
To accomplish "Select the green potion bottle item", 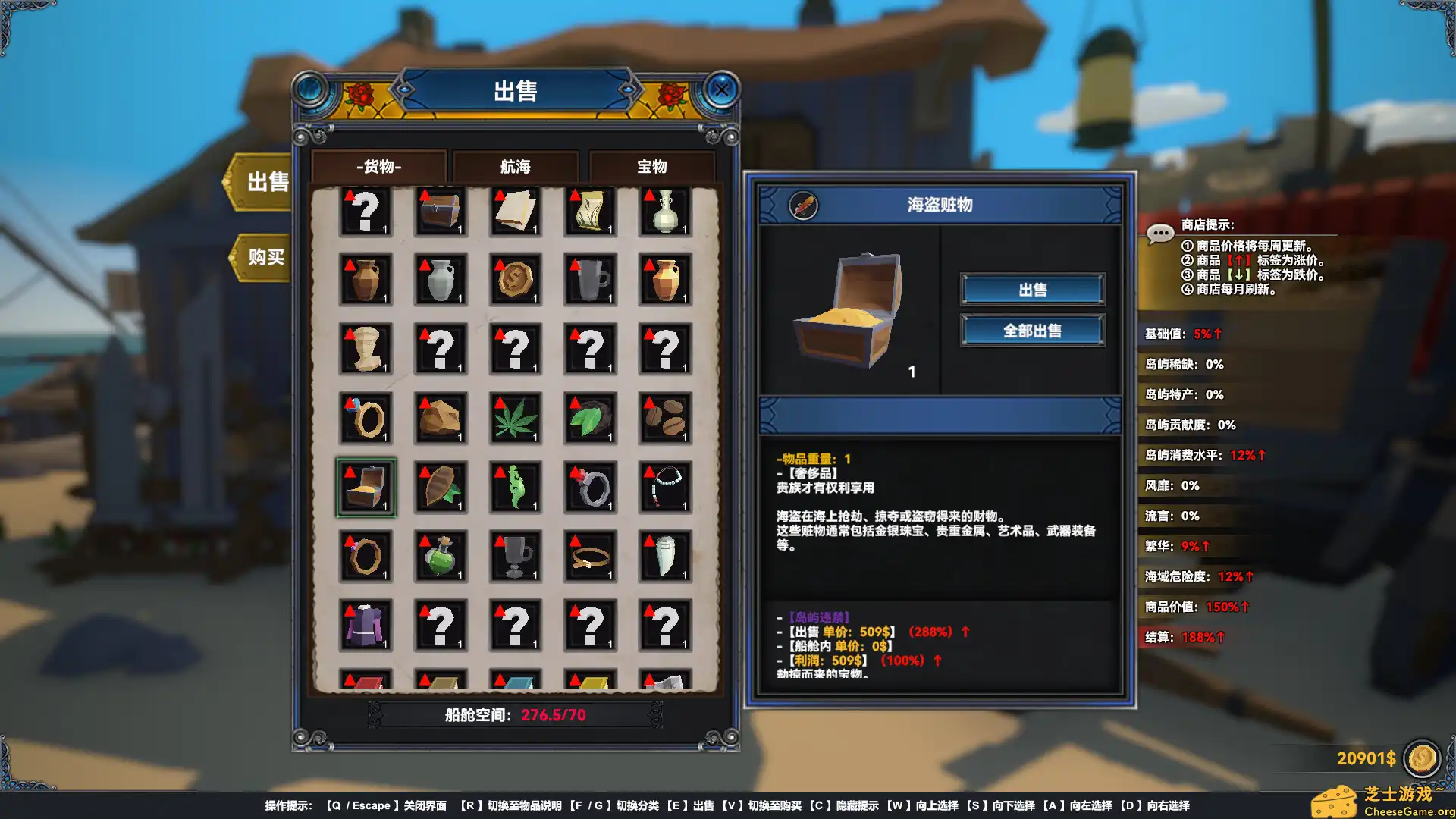I will pos(441,556).
